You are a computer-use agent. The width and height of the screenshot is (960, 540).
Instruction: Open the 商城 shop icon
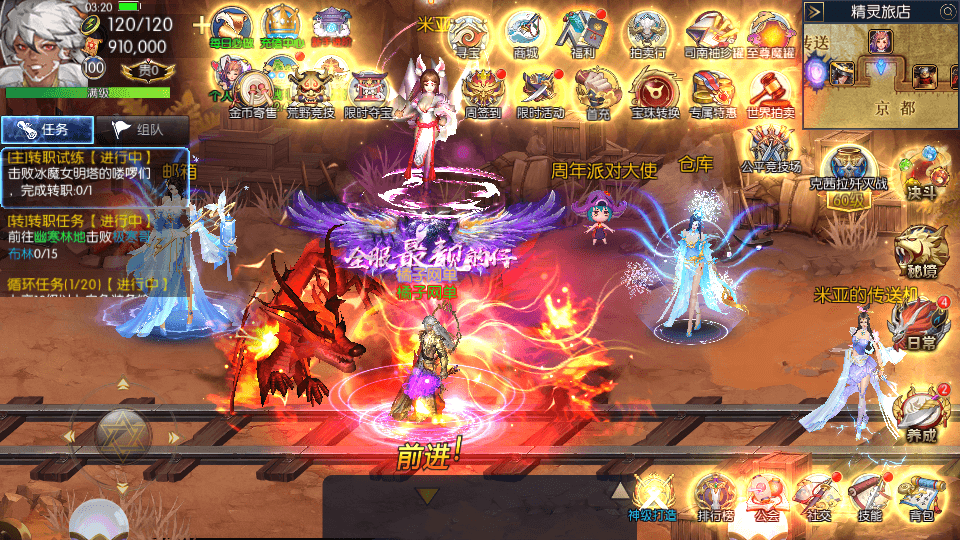click(525, 34)
